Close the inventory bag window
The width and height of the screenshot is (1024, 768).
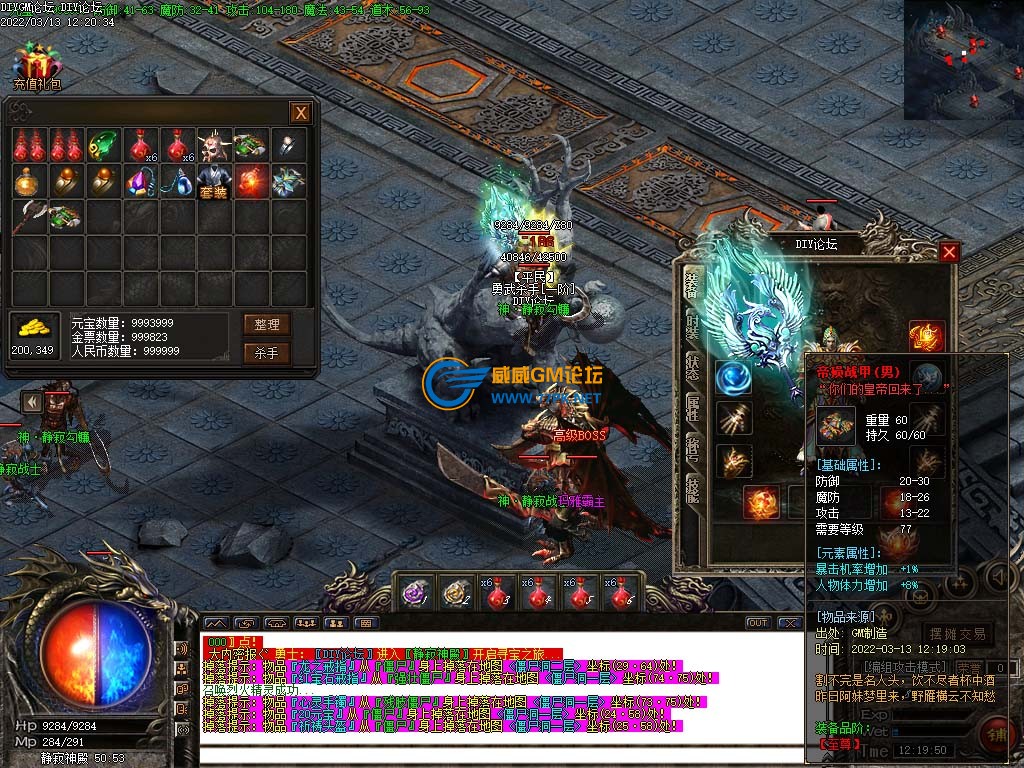point(299,112)
